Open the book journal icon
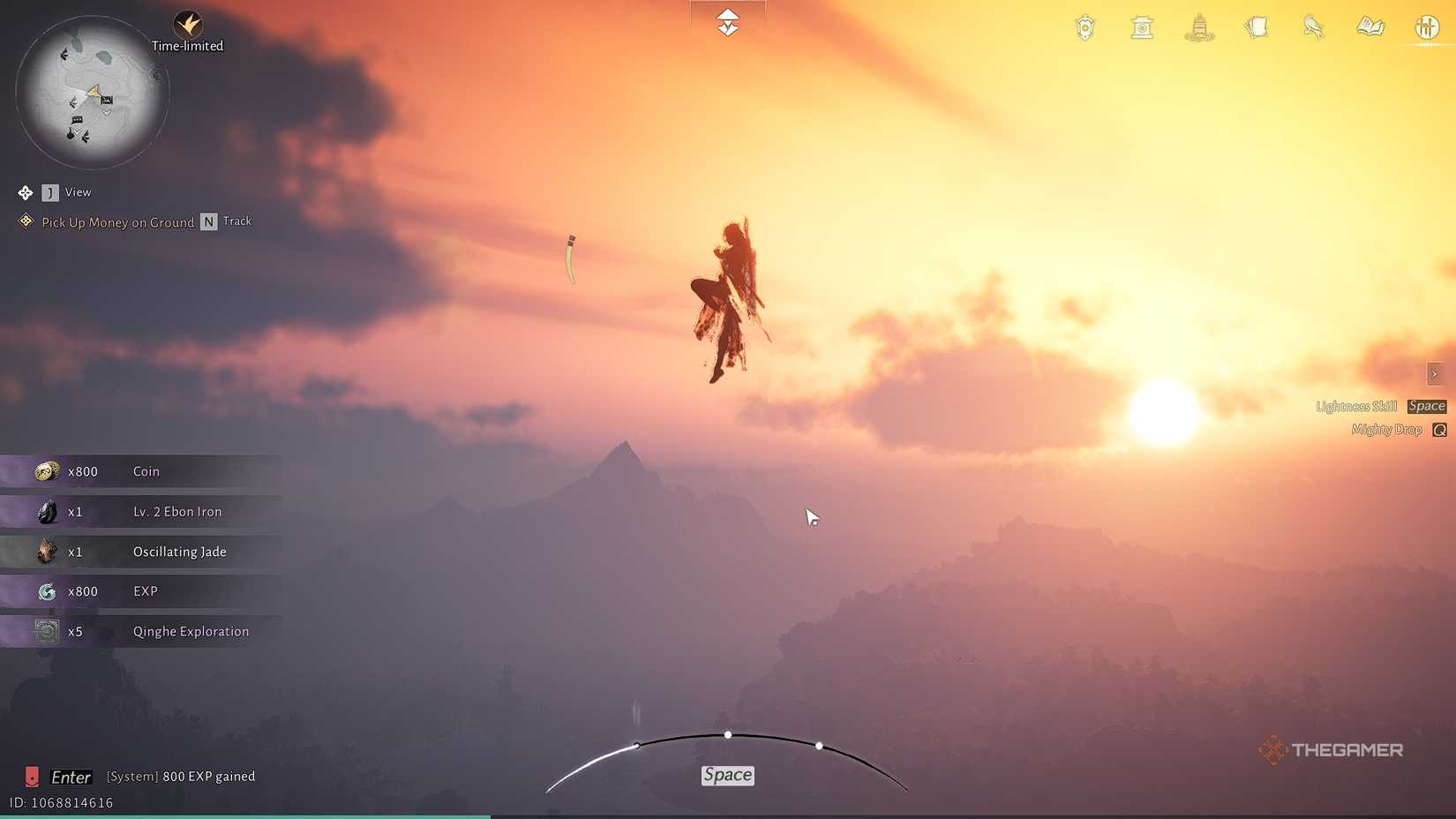 tap(1370, 27)
